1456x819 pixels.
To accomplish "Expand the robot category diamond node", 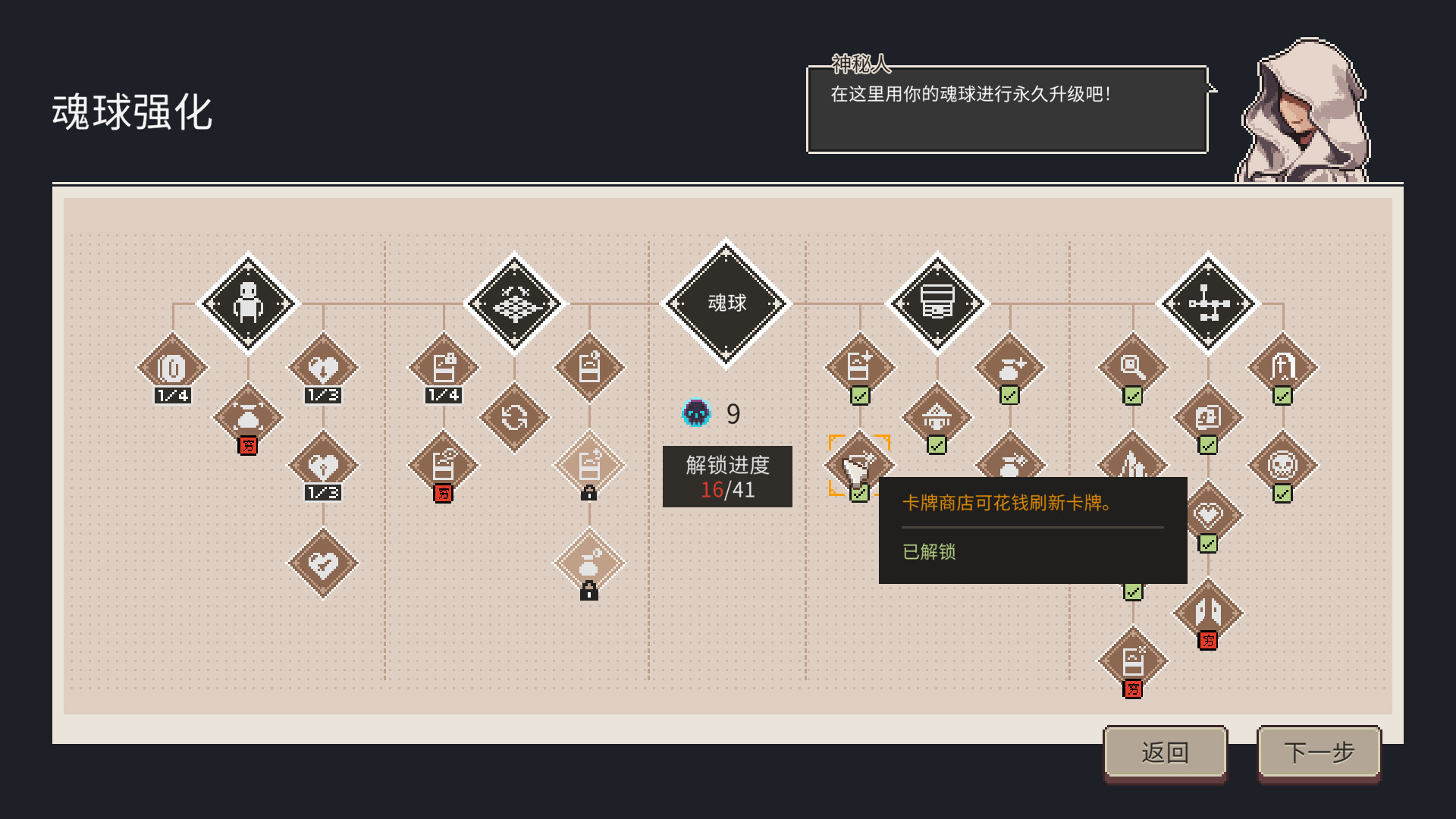I will pos(248,303).
